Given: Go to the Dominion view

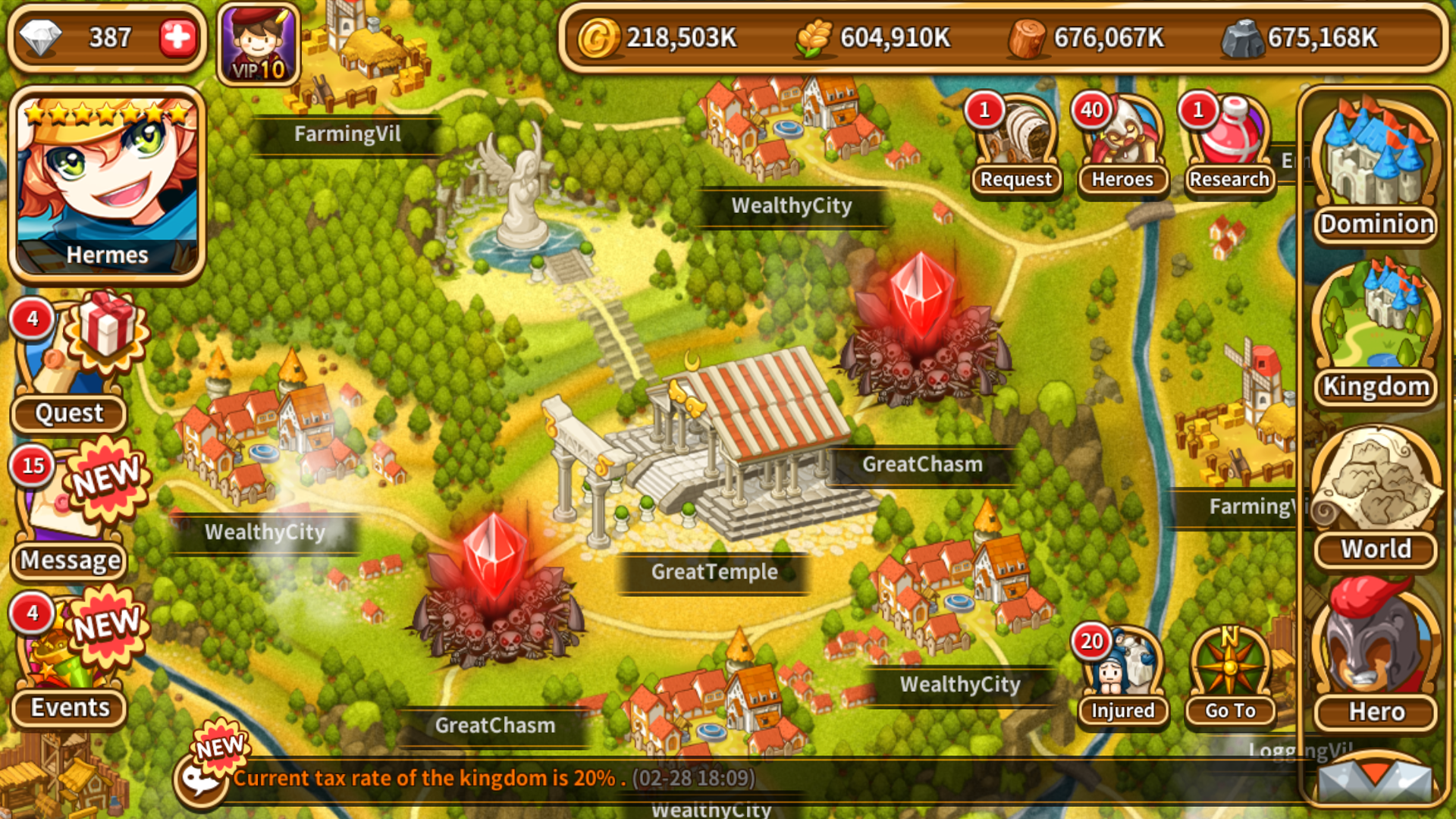Looking at the screenshot, I should coord(1376,171).
